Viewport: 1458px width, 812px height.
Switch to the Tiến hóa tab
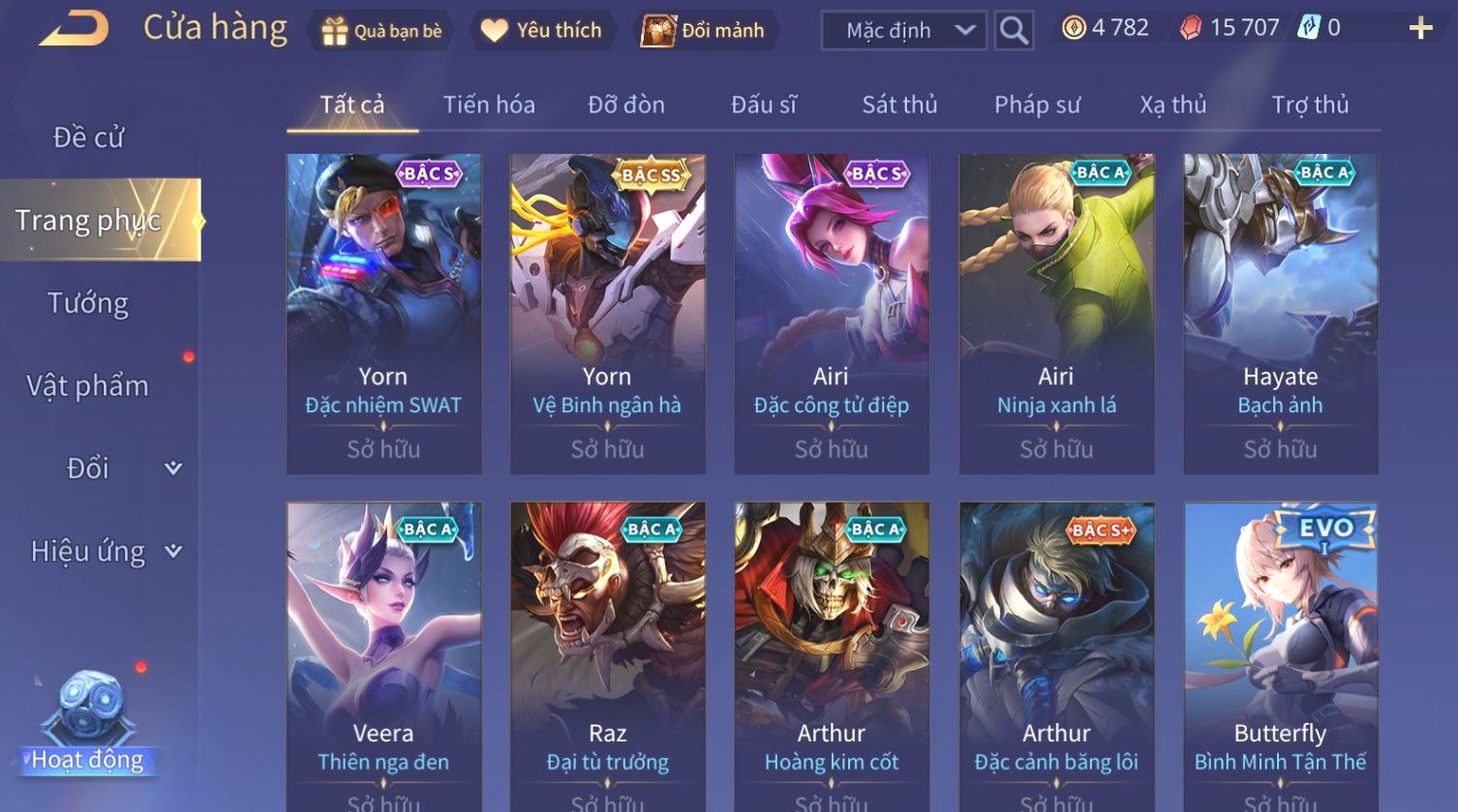[x=489, y=105]
